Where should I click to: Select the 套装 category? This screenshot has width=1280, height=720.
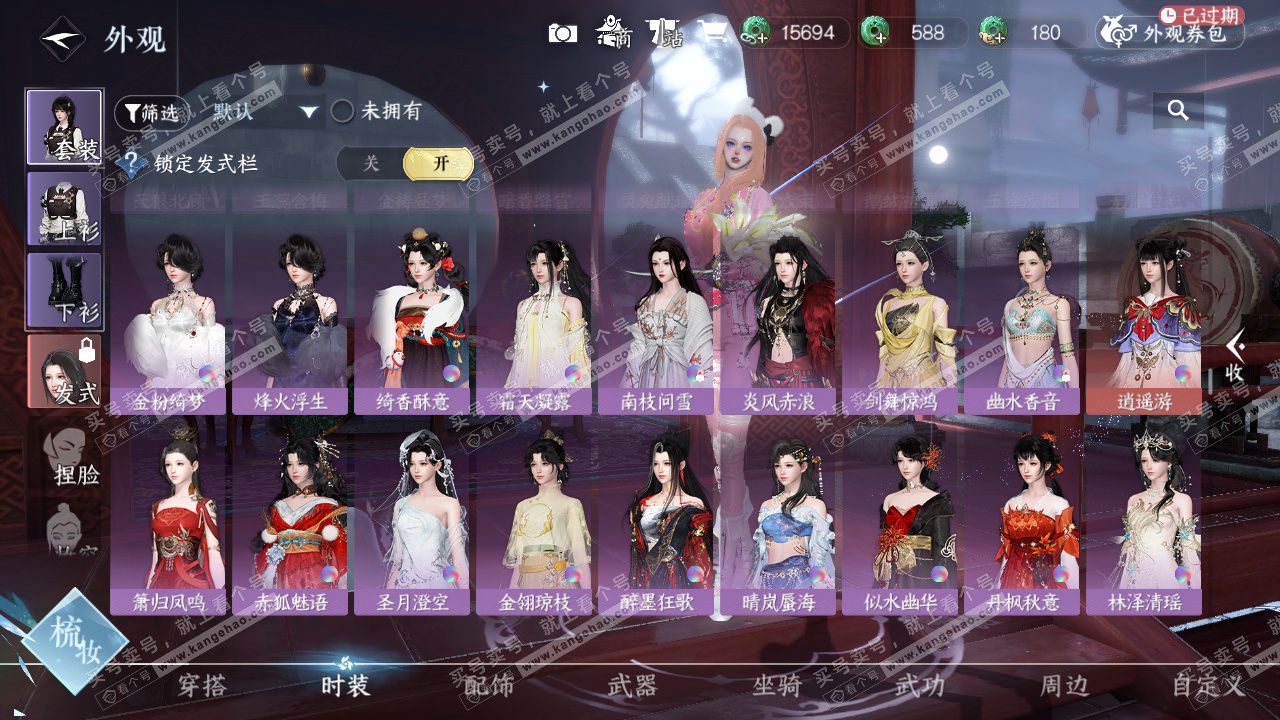click(x=64, y=127)
